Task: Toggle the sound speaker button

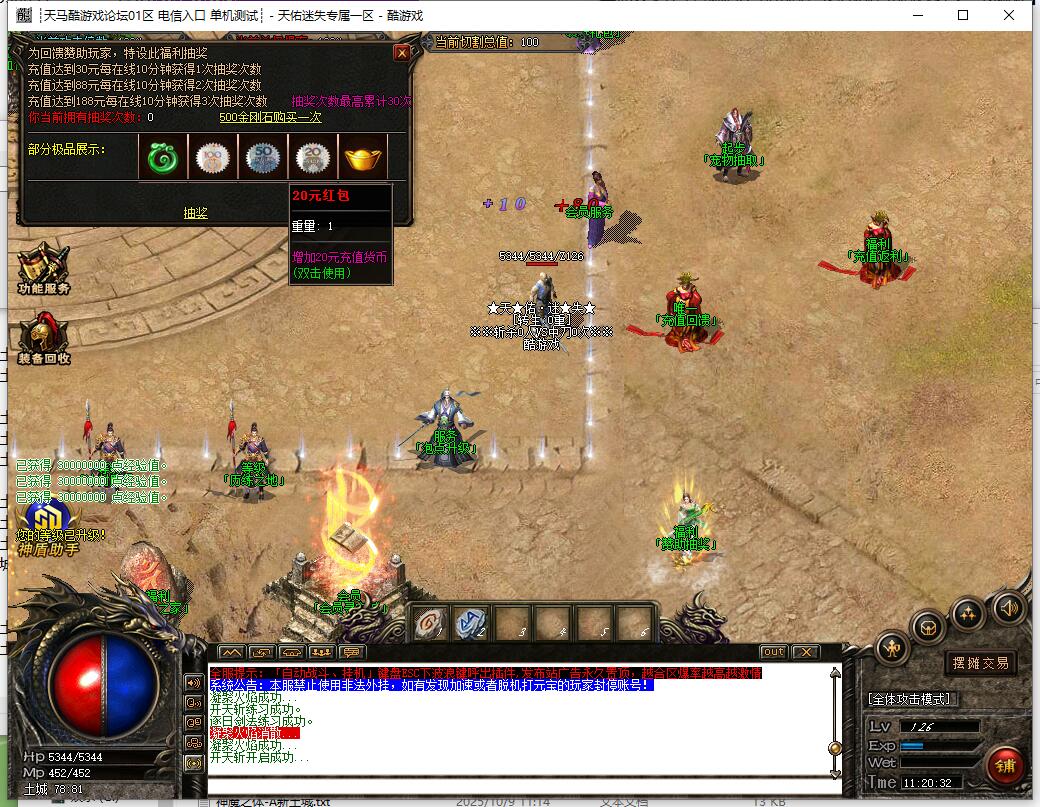Action: 1008,607
